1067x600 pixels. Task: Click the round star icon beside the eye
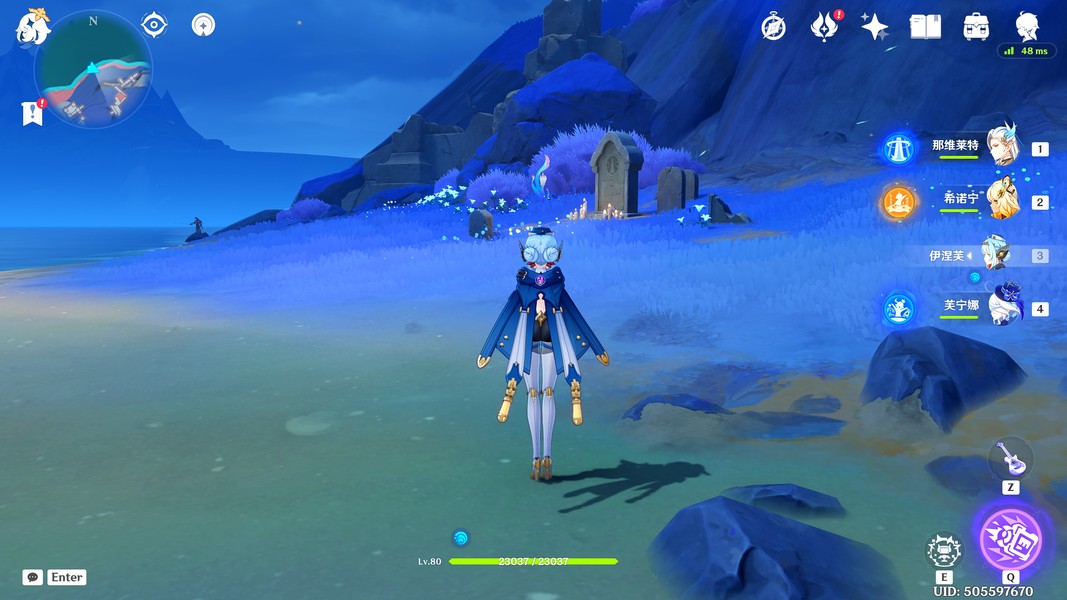pyautogui.click(x=204, y=24)
